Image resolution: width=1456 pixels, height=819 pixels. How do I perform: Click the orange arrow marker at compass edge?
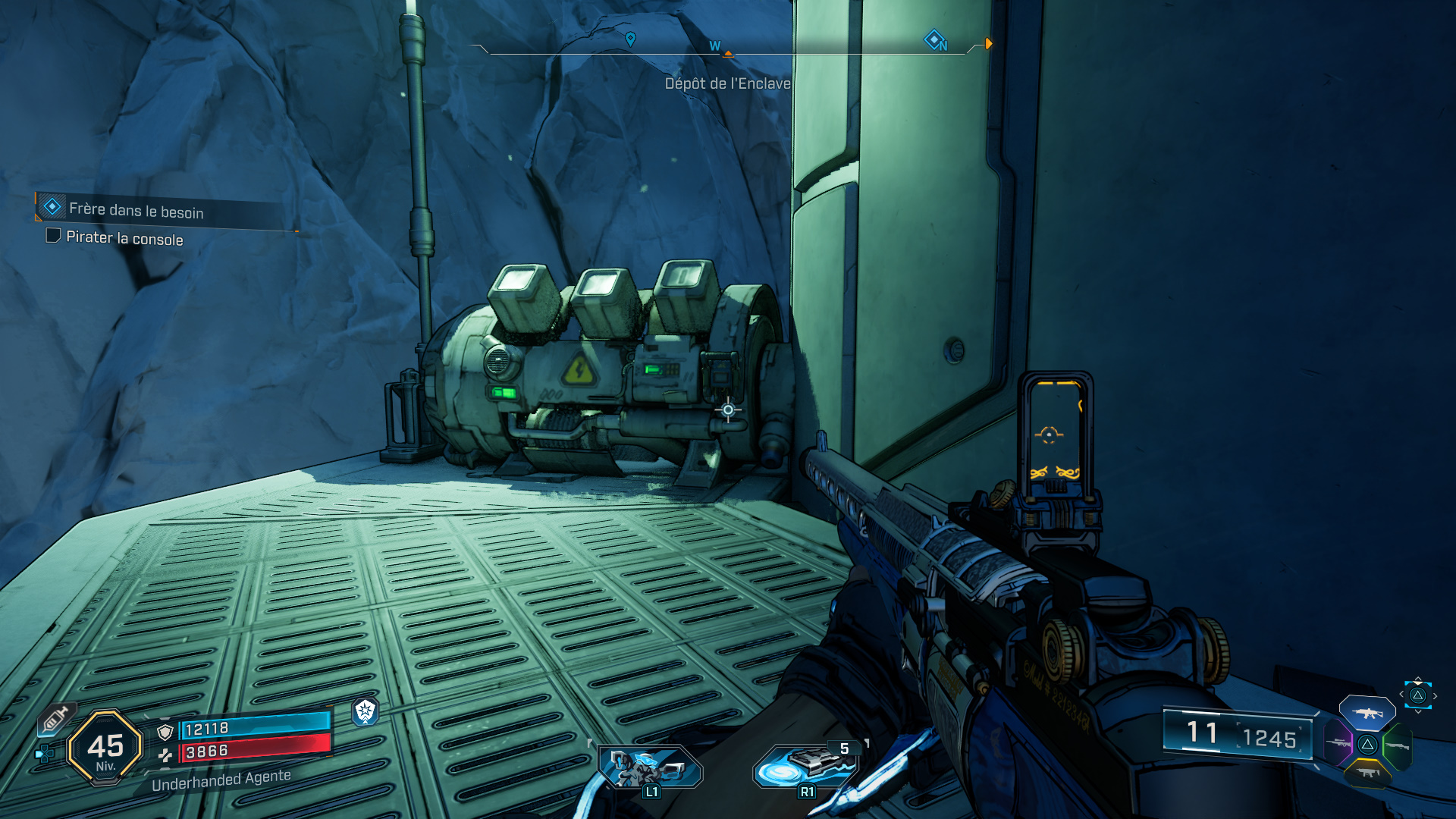(988, 44)
